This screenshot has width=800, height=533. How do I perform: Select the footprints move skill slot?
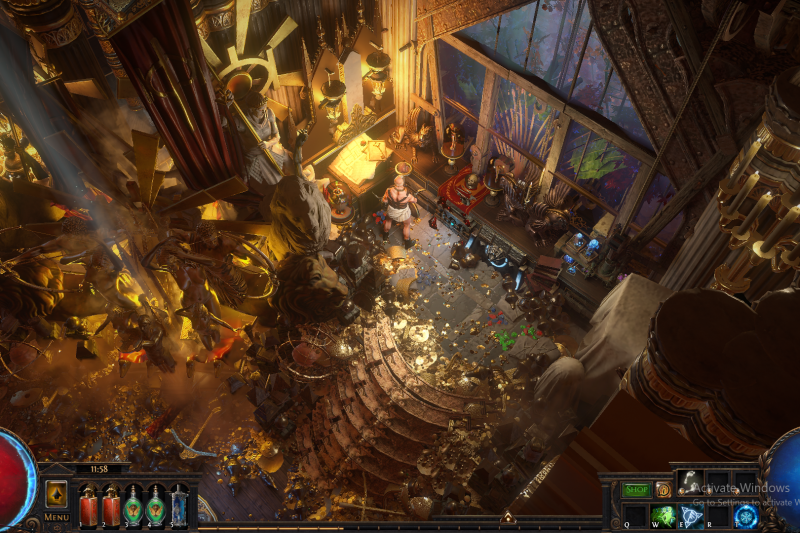689,483
